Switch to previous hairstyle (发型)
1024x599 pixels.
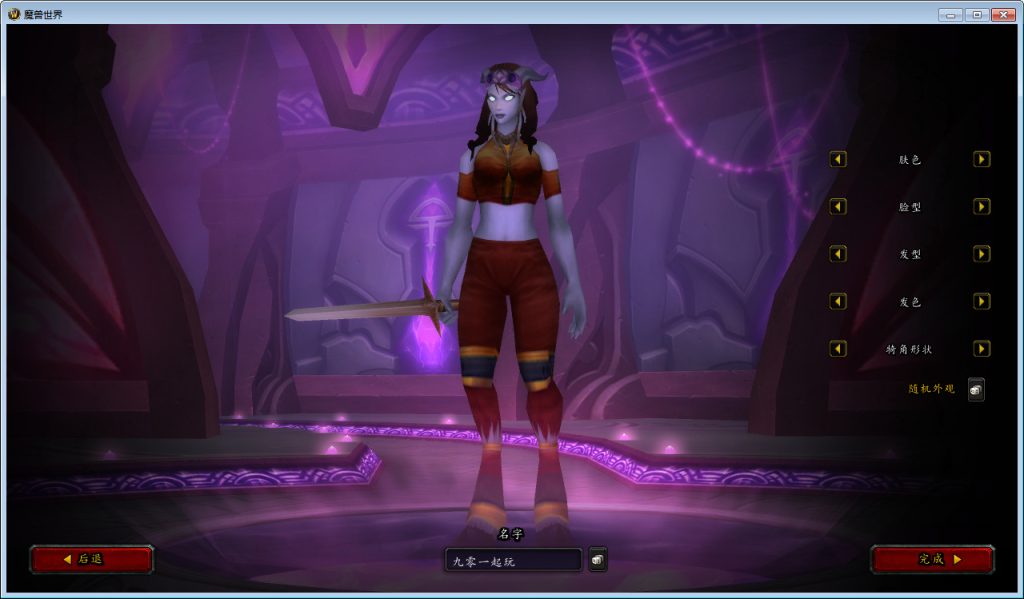838,254
